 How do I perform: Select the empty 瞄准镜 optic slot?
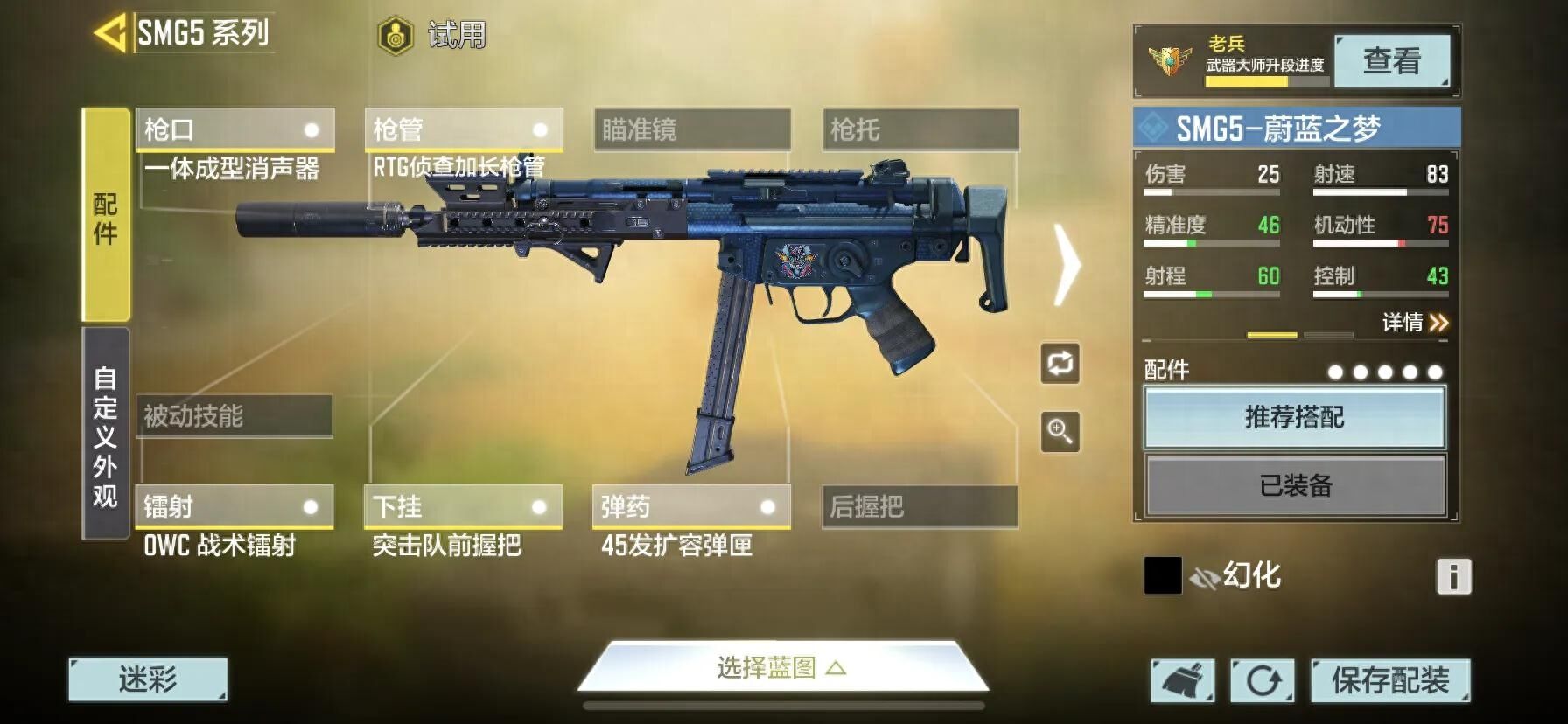click(692, 130)
